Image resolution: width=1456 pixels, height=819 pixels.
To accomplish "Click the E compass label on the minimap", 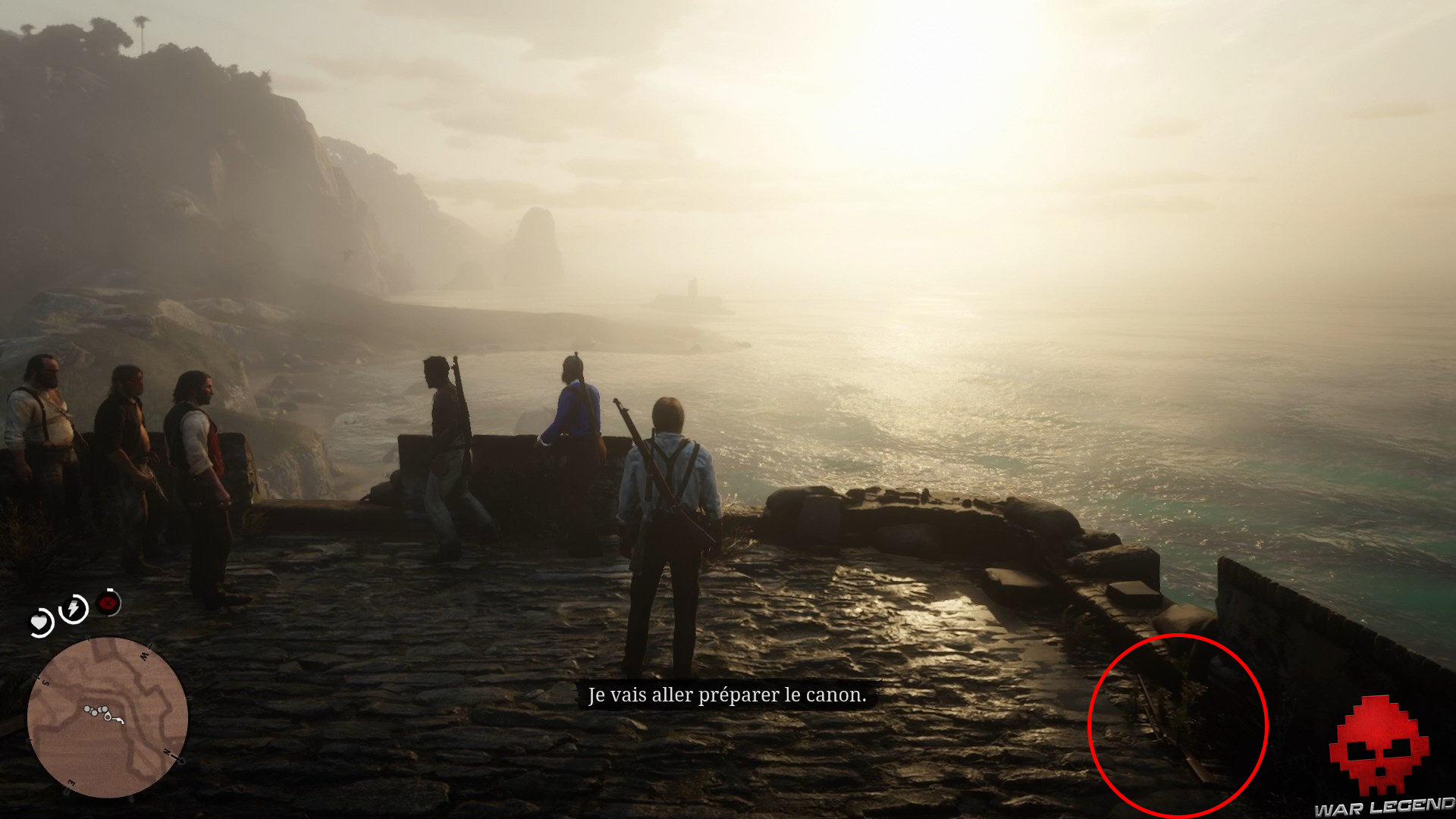I will (x=70, y=781).
